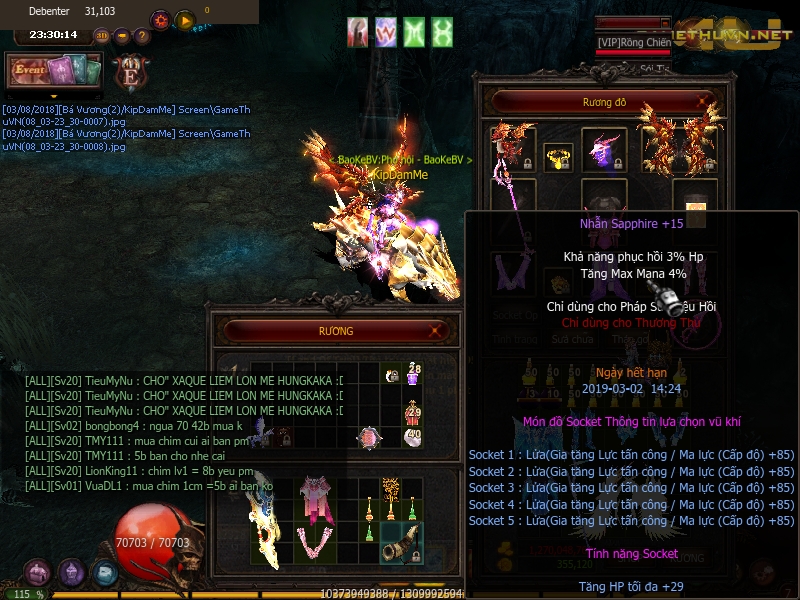Select the white jewel stack of 40
The image size is (800, 600).
pyautogui.click(x=412, y=437)
